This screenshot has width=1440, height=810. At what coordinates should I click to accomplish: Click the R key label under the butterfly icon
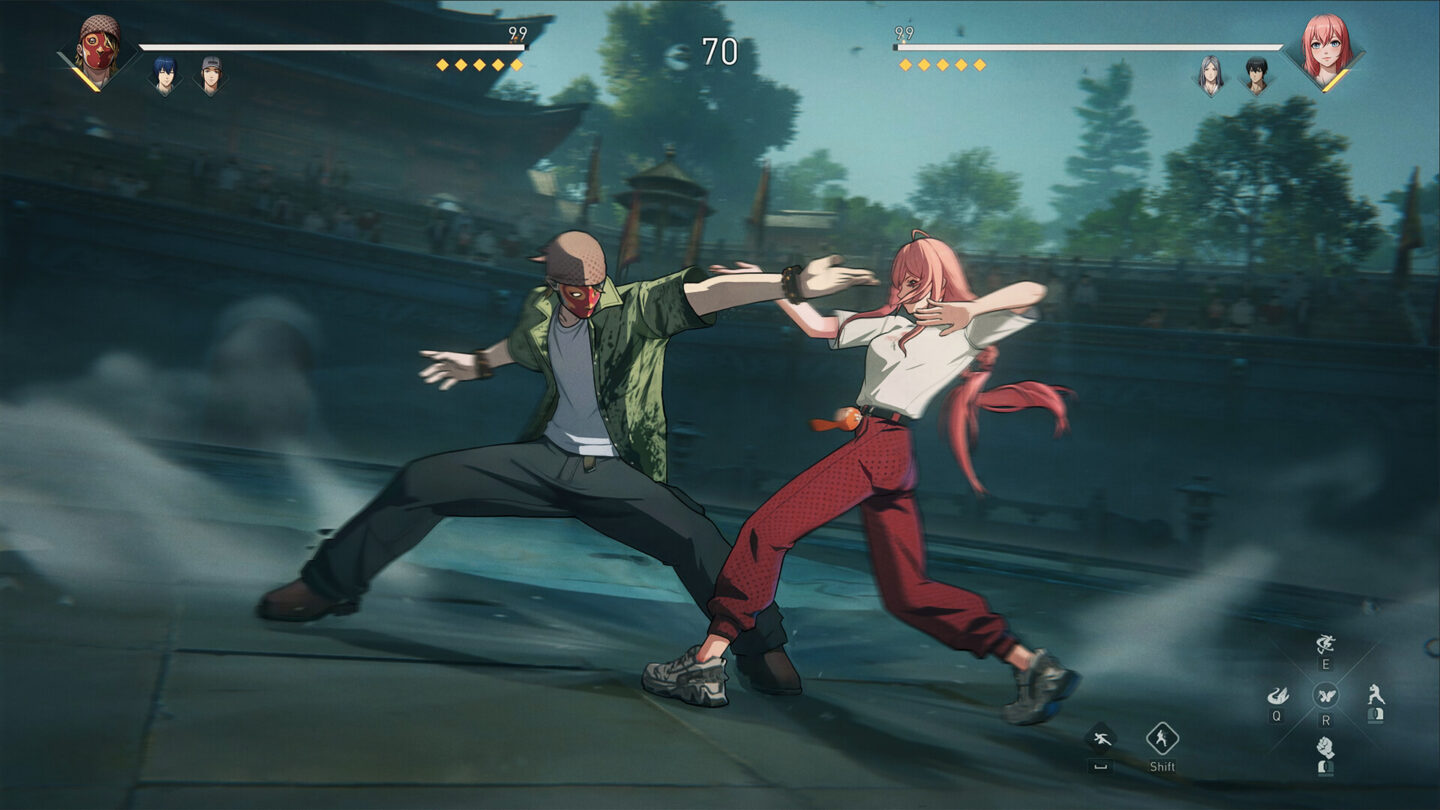coord(1327,720)
